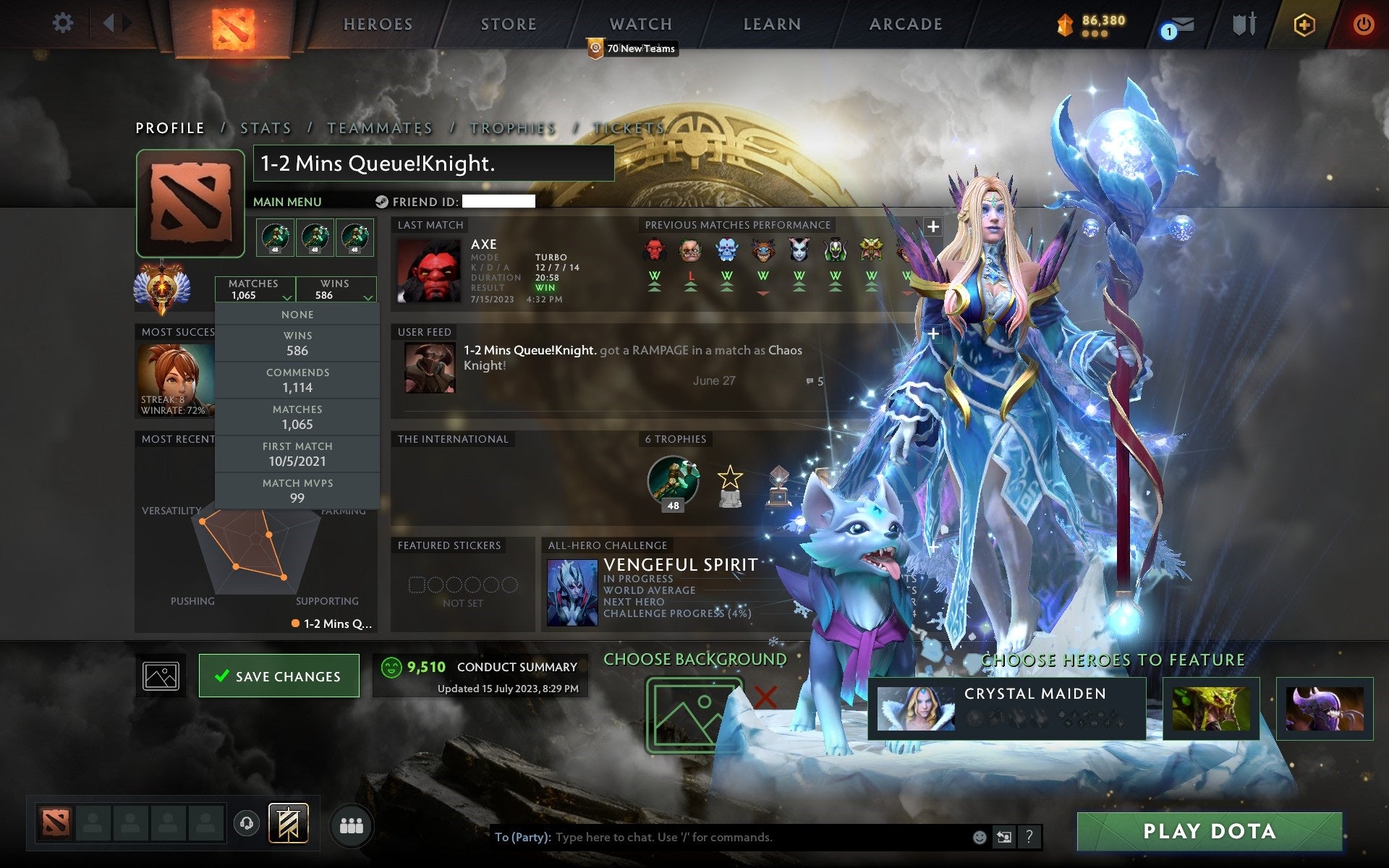Open the ARCADE menu
The image size is (1389, 868).
point(905,24)
